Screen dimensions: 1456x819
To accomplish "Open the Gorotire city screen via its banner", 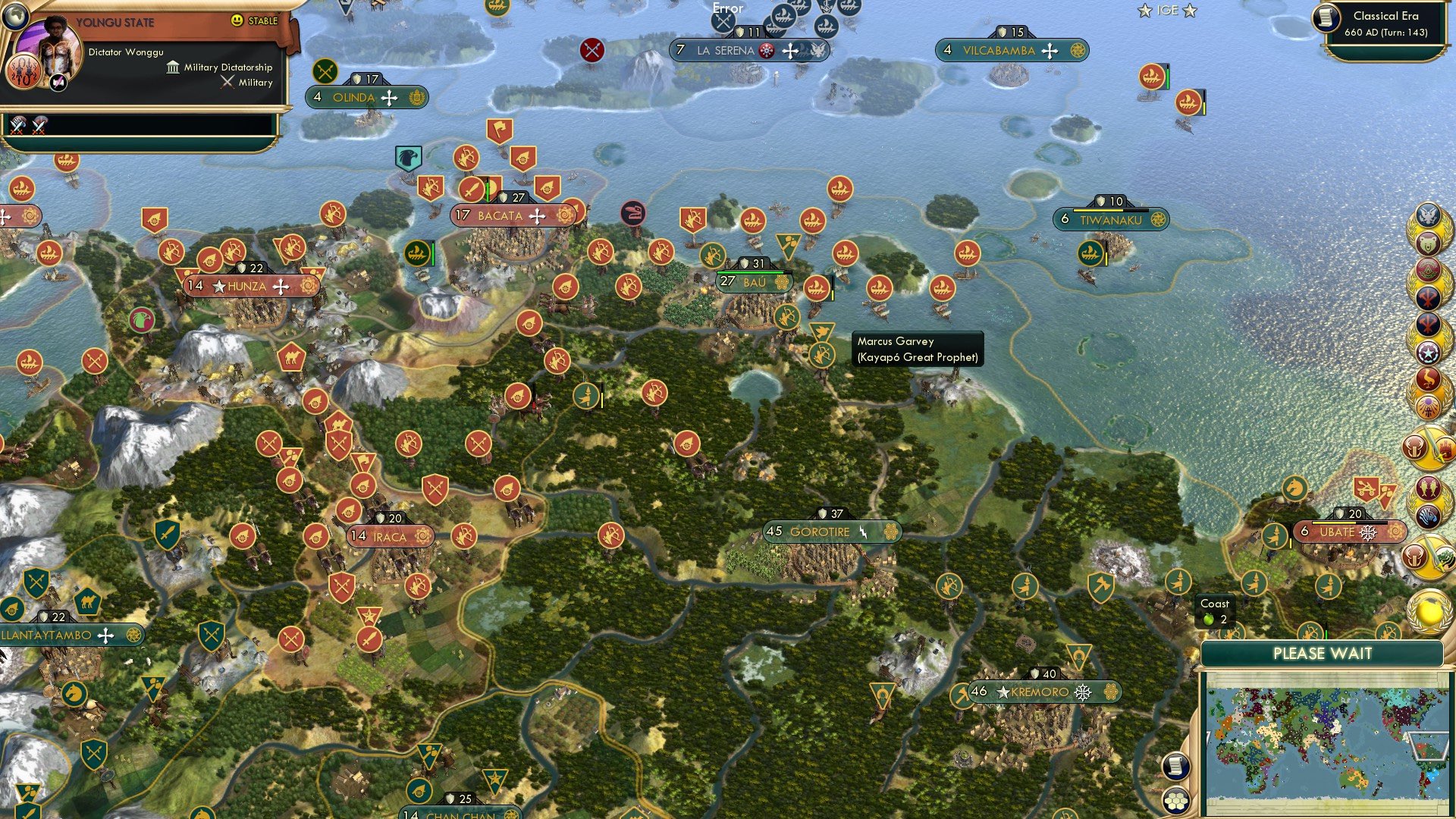I will pos(830,532).
